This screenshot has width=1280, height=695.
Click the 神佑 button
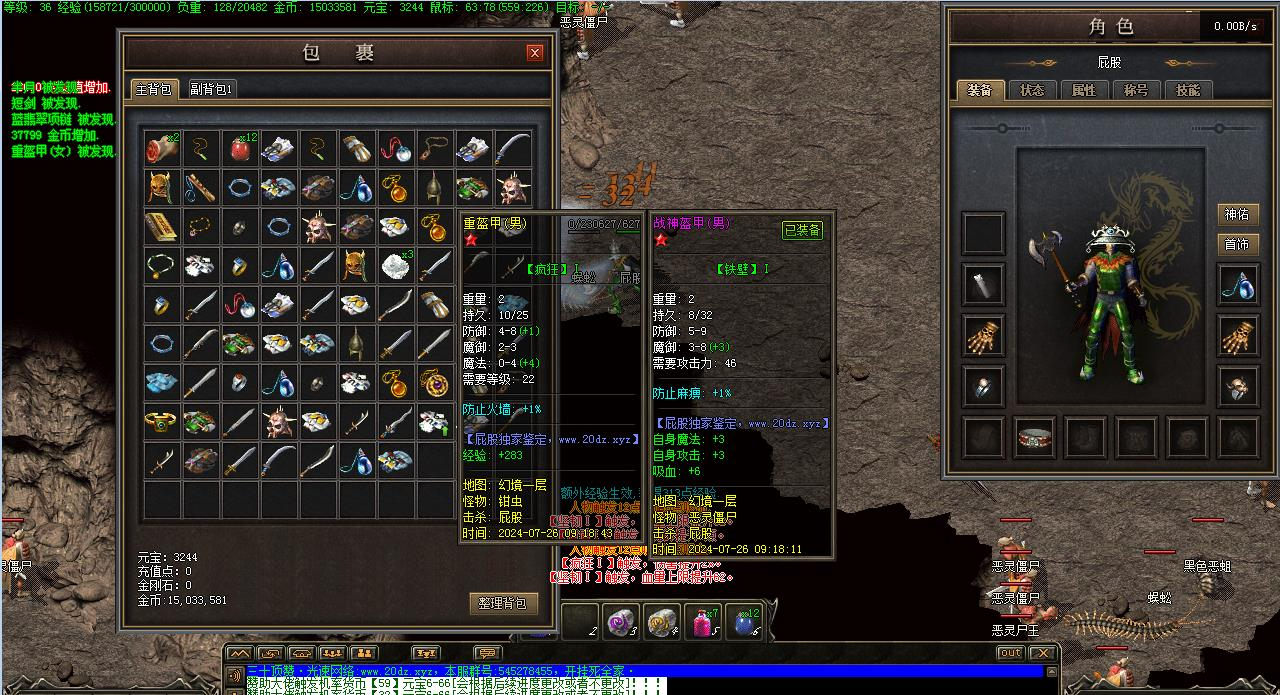pos(1237,214)
